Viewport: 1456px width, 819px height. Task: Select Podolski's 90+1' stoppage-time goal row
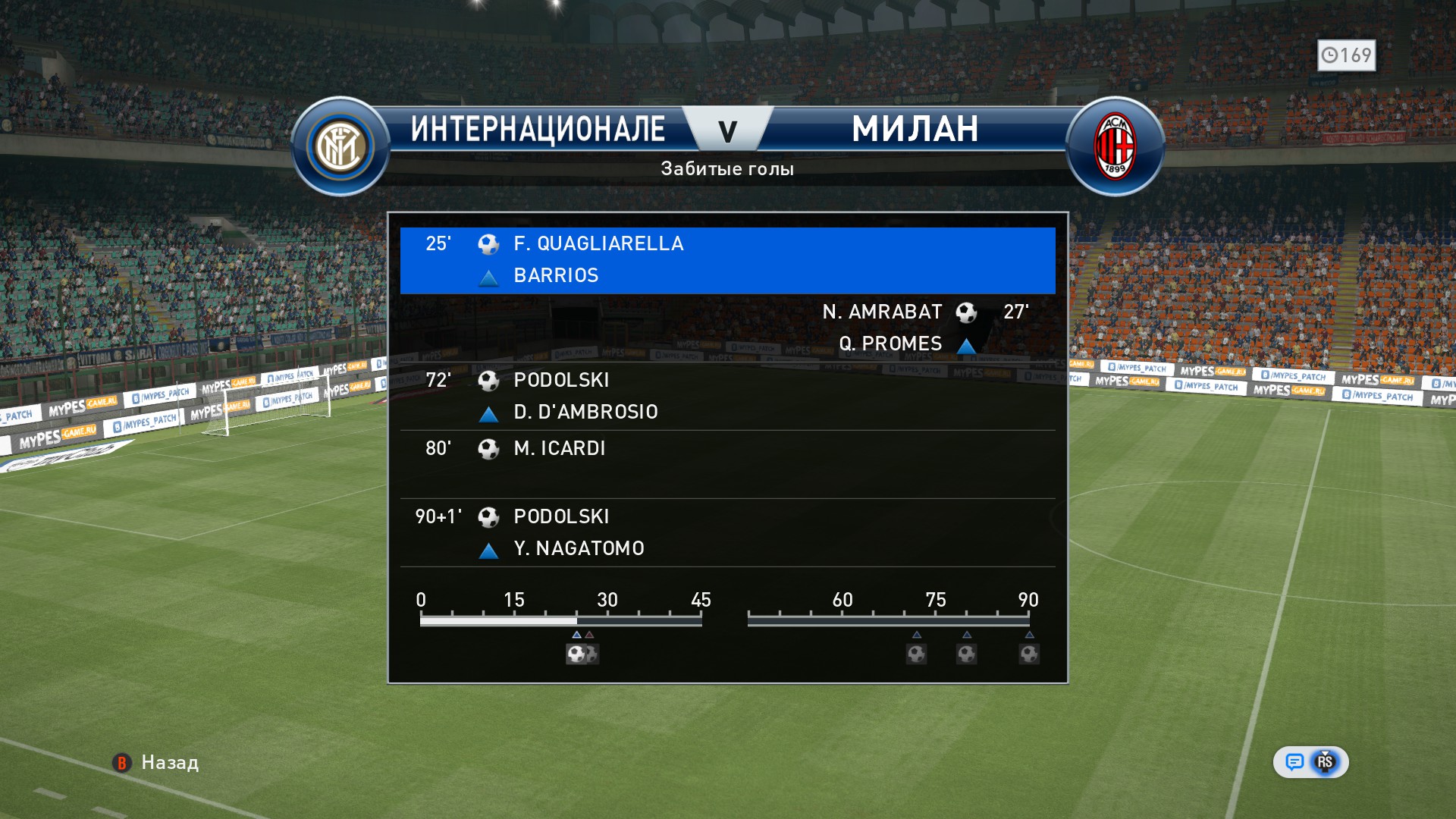(x=727, y=532)
